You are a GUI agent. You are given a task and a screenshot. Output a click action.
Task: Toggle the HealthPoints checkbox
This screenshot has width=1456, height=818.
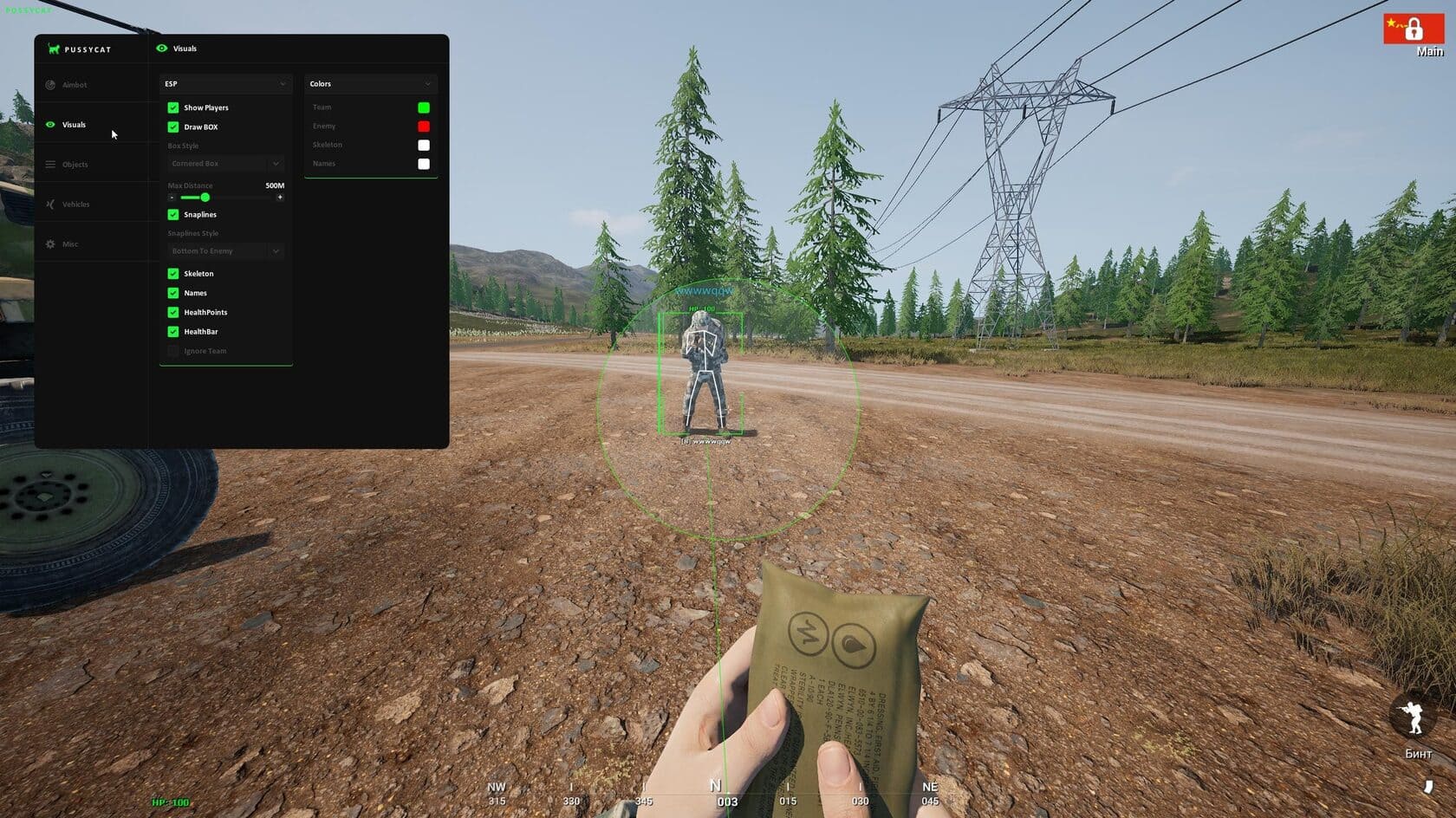pos(173,312)
